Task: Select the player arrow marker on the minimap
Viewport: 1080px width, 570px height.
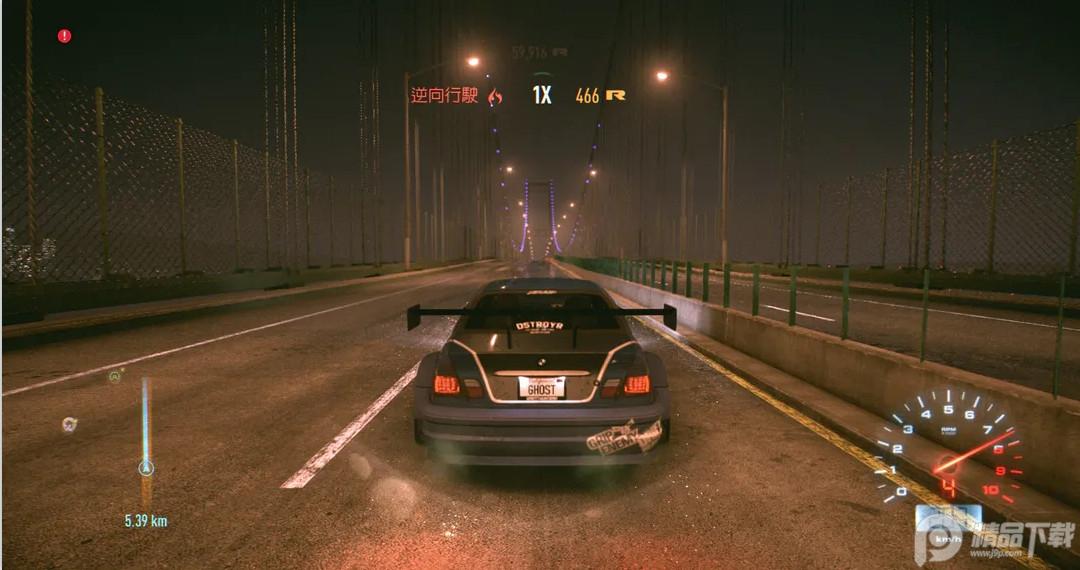Action: coord(146,467)
